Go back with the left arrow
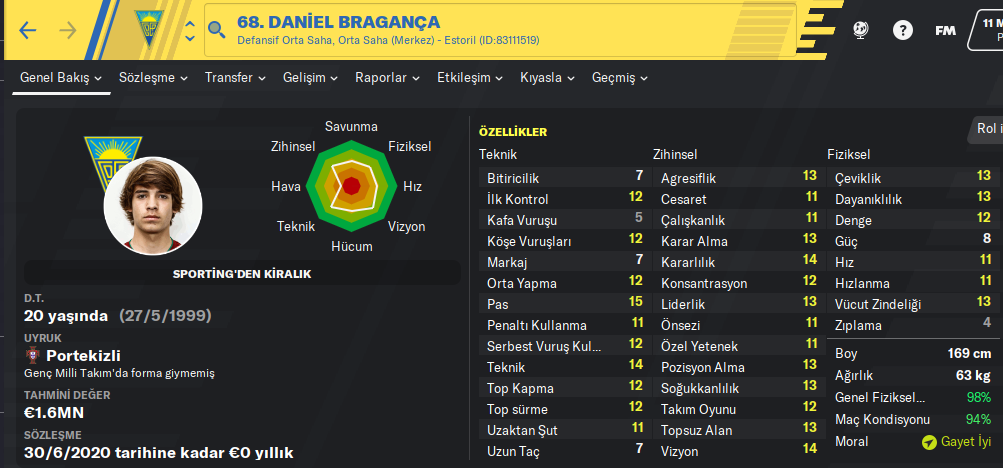Viewport: 1003px width, 468px height. pos(28,30)
